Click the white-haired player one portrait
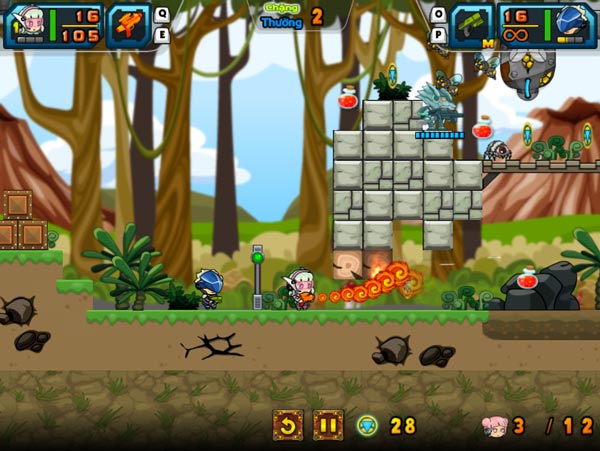The width and height of the screenshot is (600, 451). coord(27,24)
